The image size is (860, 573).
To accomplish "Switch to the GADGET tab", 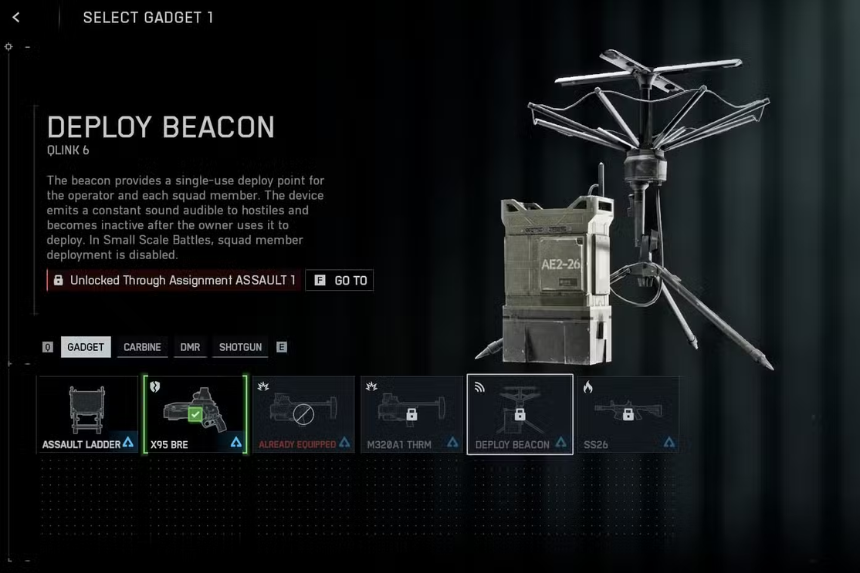I will 85,347.
